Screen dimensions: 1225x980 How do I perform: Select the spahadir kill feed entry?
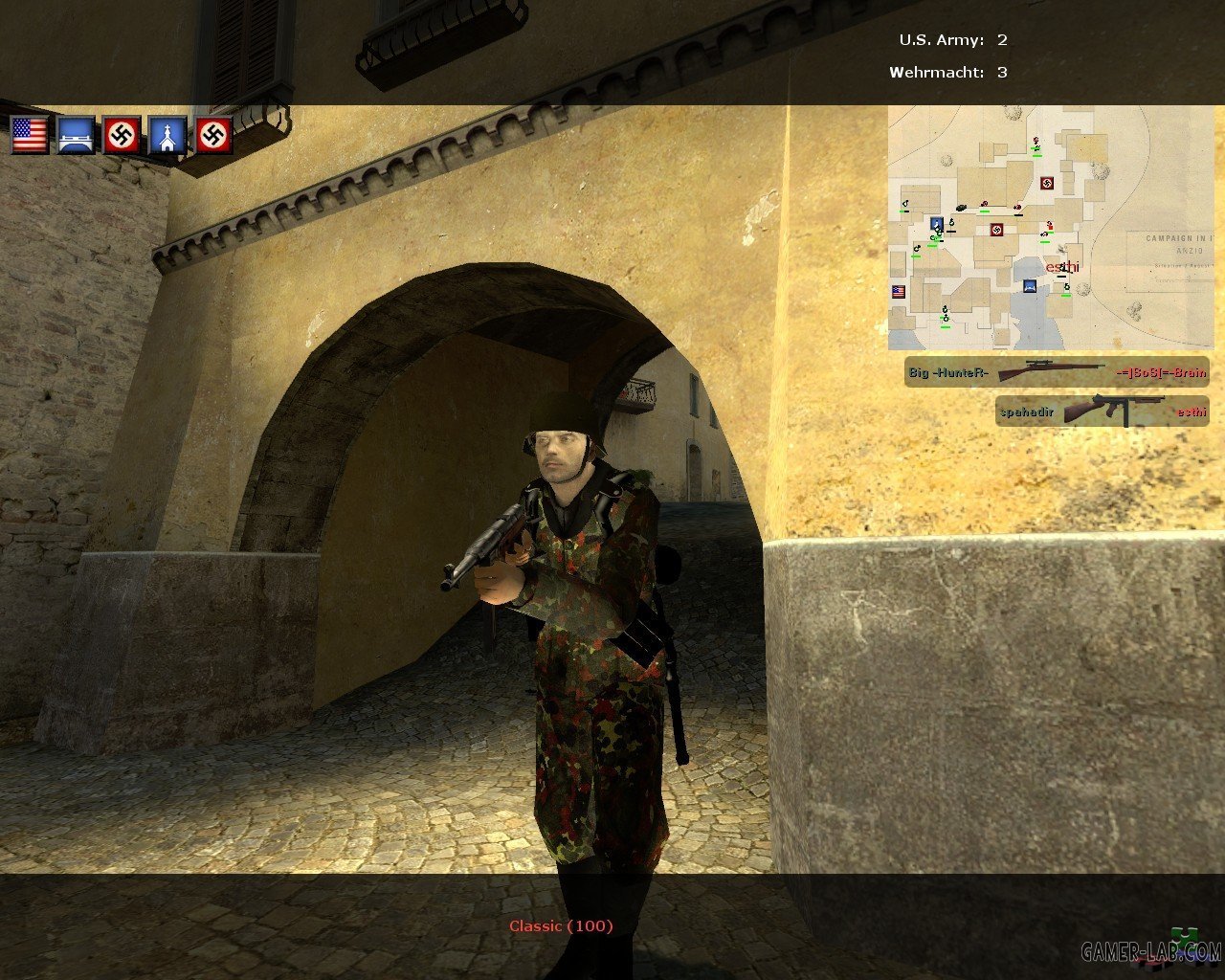click(x=1102, y=412)
